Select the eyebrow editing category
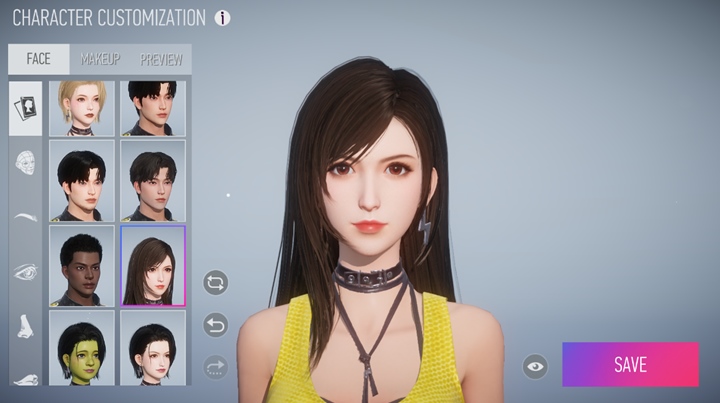 pos(26,217)
